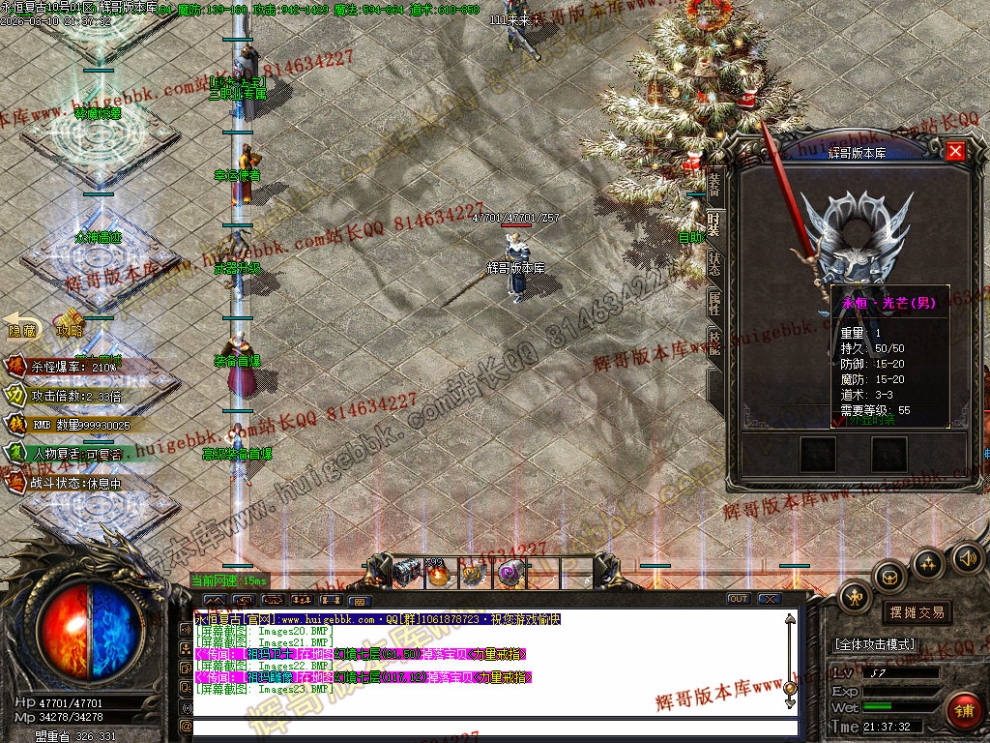Click the 摆摊交易 stall trade button
The width and height of the screenshot is (990, 743).
916,612
